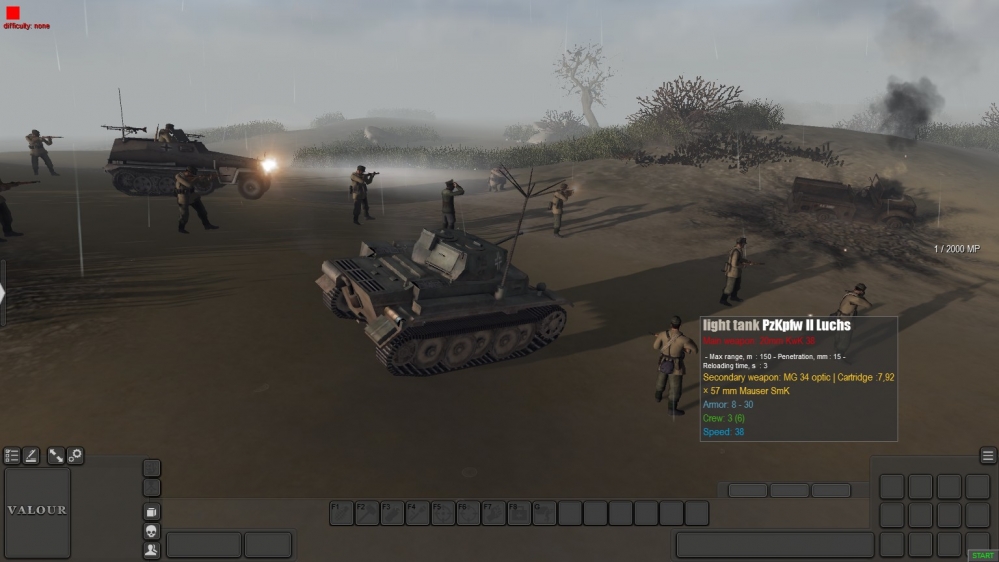
Task: Click the green START button
Action: pos(981,555)
